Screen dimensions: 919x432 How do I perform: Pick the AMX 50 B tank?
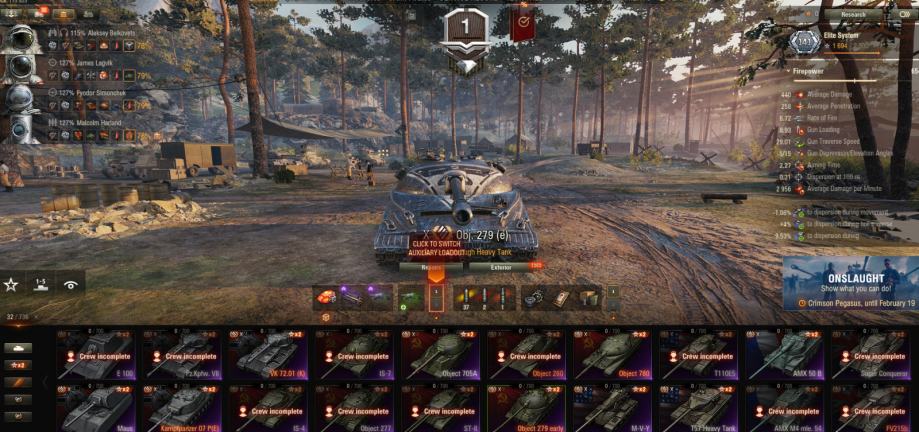[784, 355]
